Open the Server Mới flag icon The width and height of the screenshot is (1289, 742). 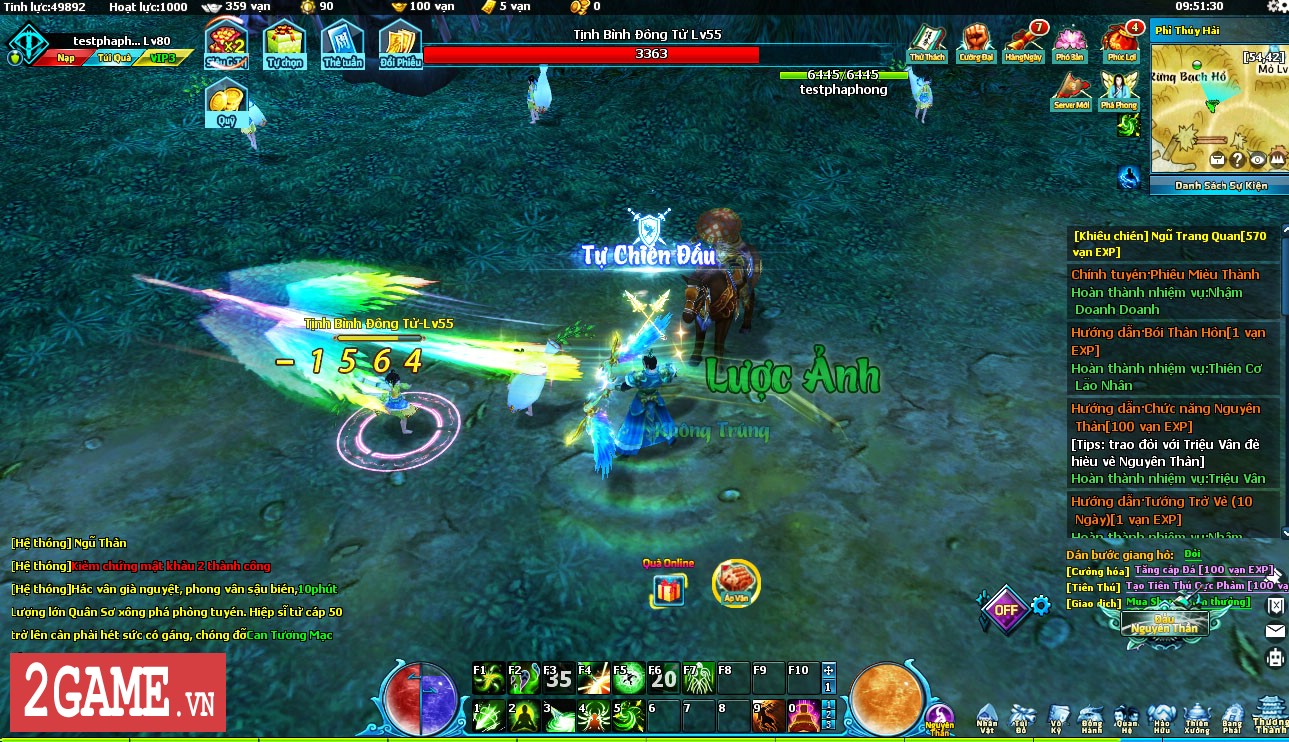1070,92
